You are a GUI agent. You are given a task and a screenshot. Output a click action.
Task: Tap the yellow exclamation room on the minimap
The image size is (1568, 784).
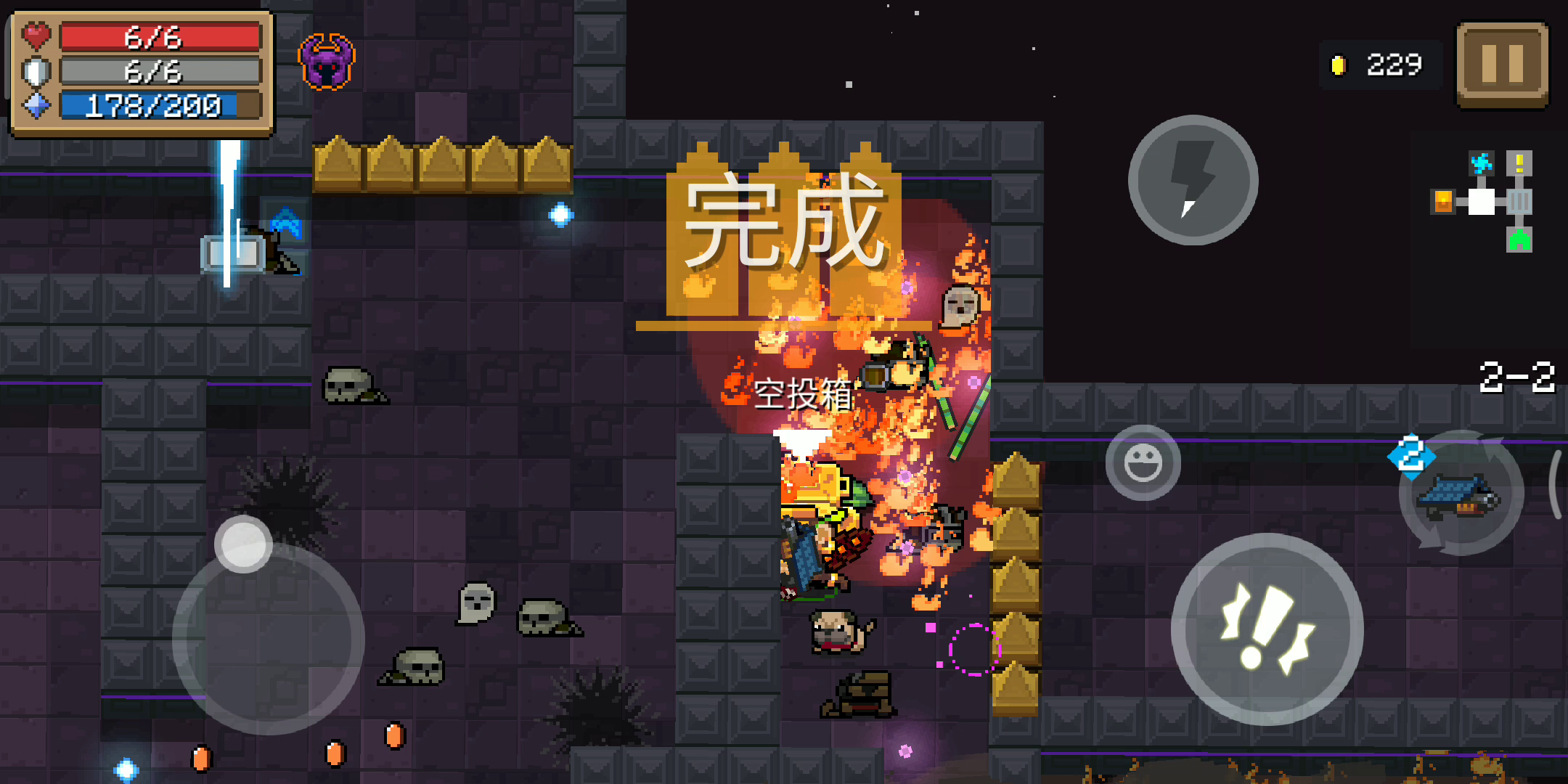(1519, 163)
